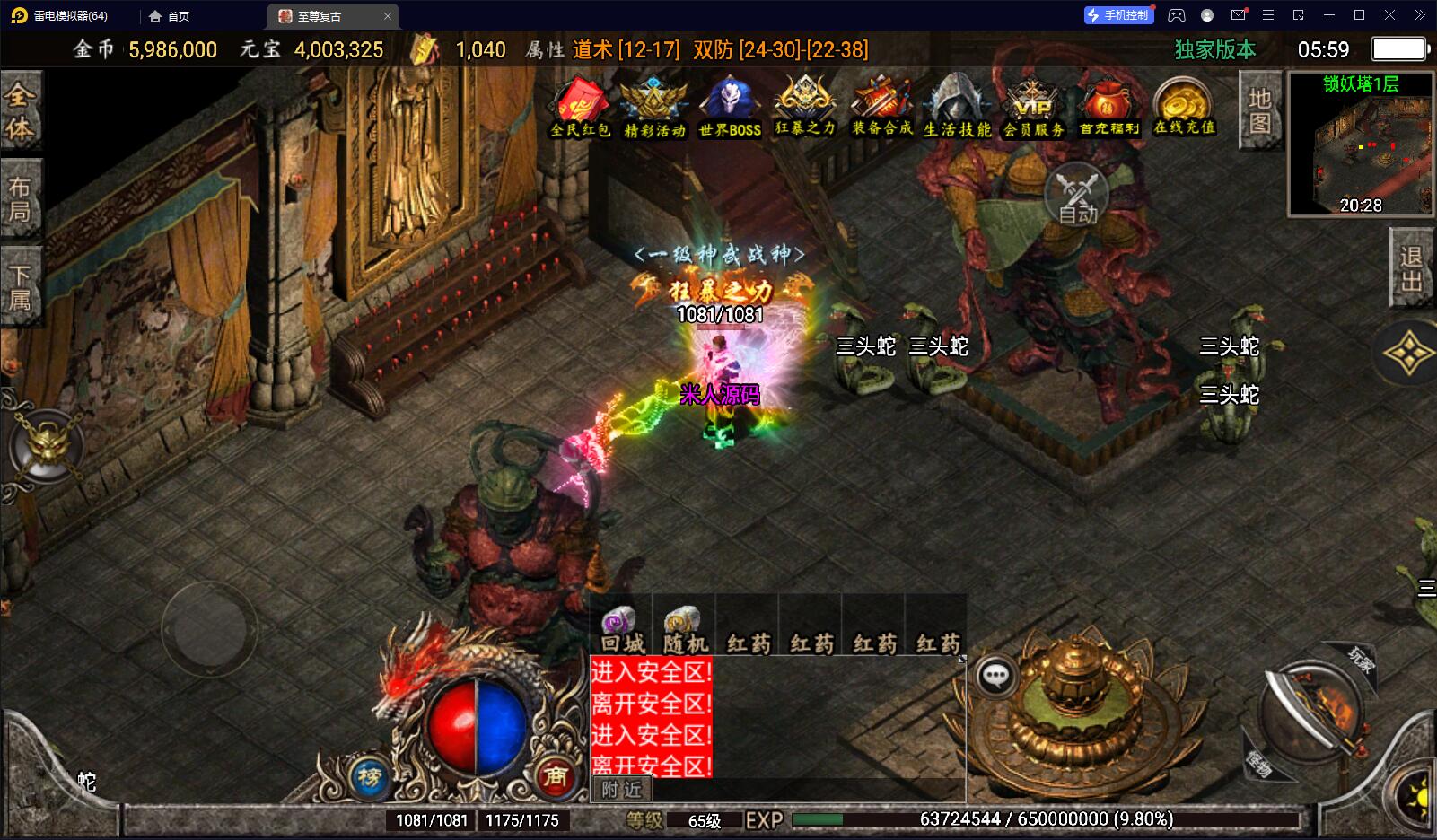Toggle the 自动 auto-battle button
Image resolution: width=1437 pixels, height=840 pixels.
[1077, 195]
